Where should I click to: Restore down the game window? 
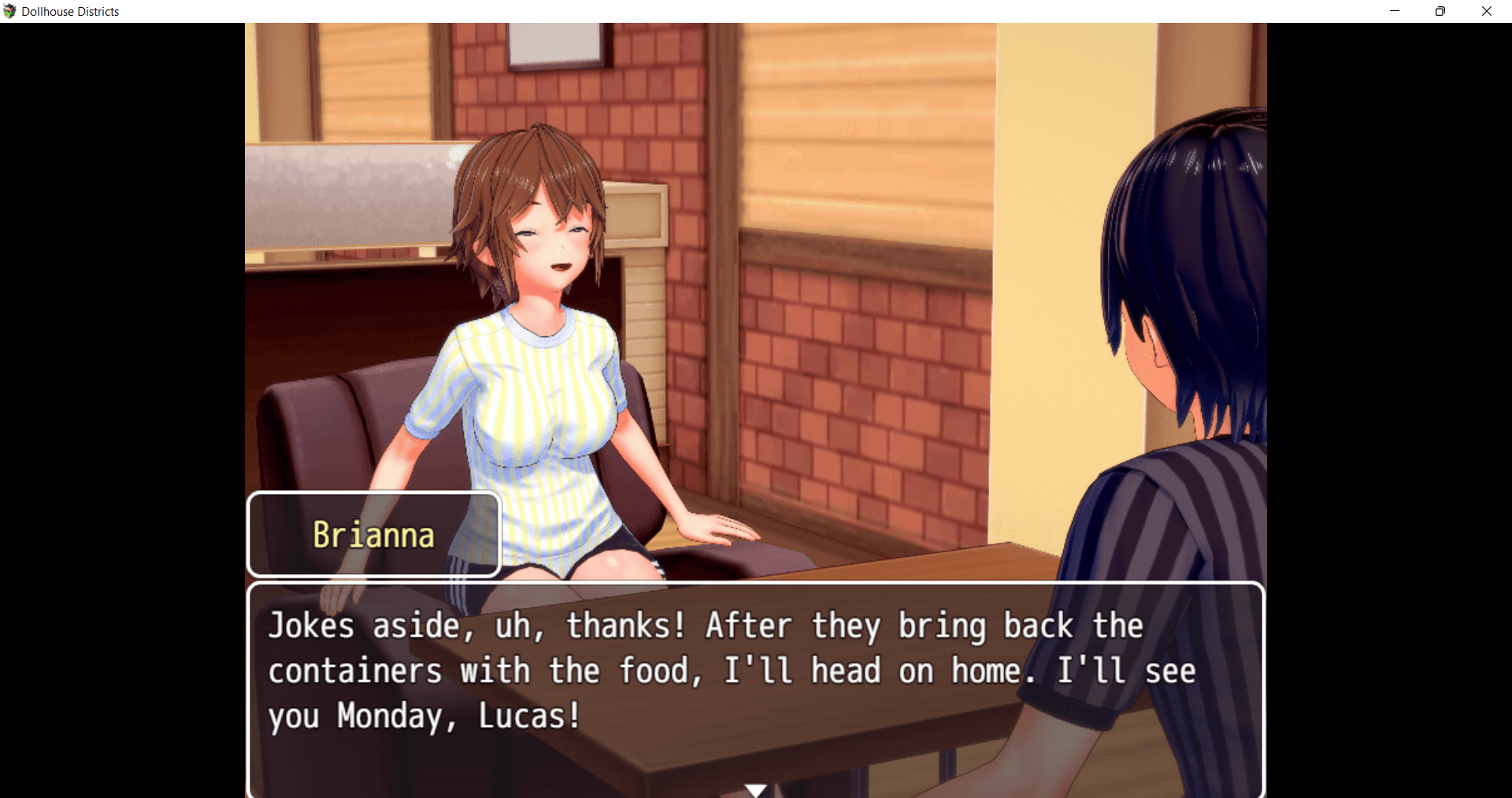point(1440,11)
